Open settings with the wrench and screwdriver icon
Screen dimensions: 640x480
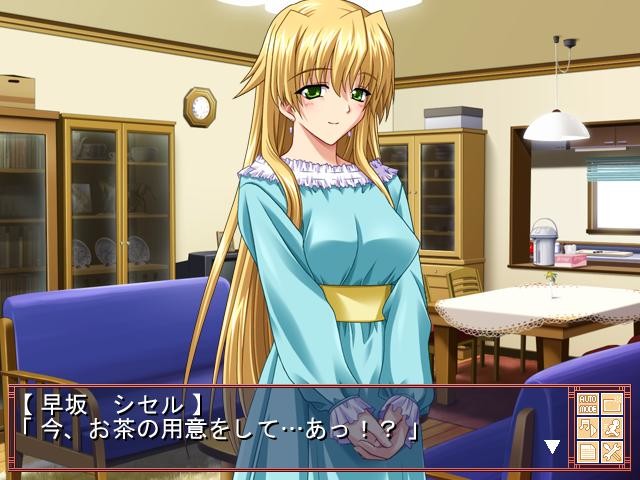coord(612,451)
